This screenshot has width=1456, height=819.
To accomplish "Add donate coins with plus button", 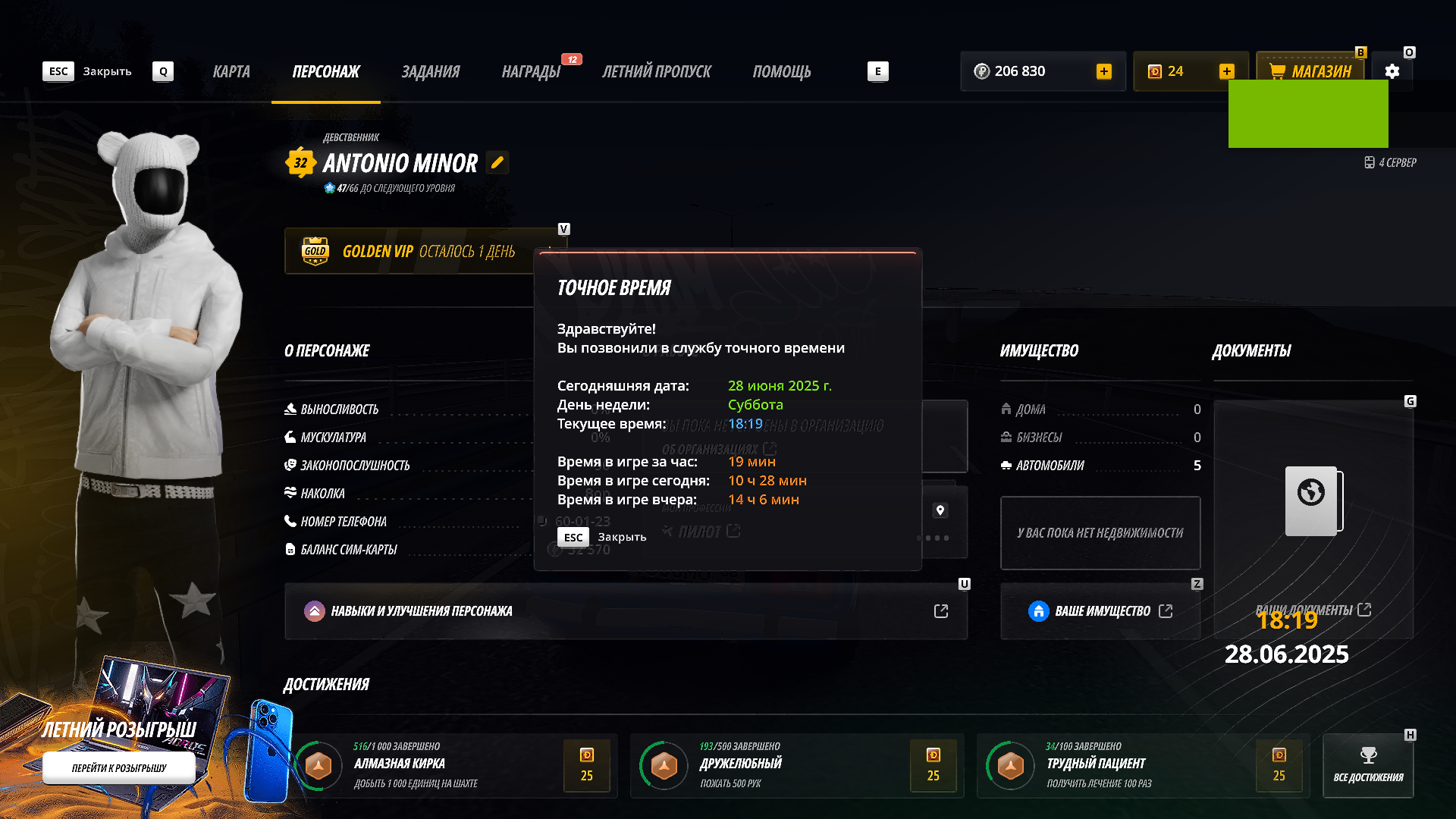I will coord(1226,71).
